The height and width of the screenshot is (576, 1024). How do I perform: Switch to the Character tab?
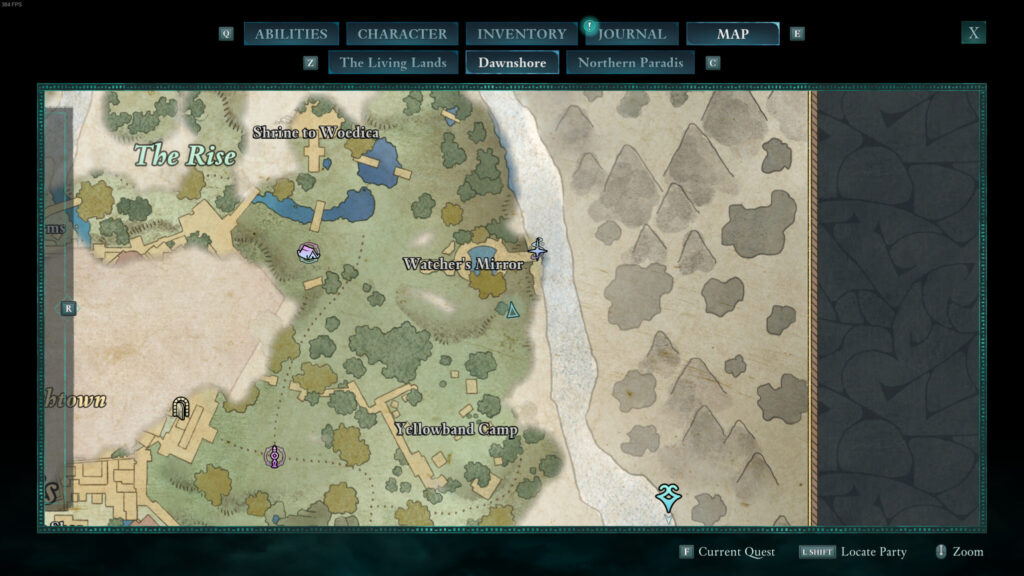[x=402, y=34]
